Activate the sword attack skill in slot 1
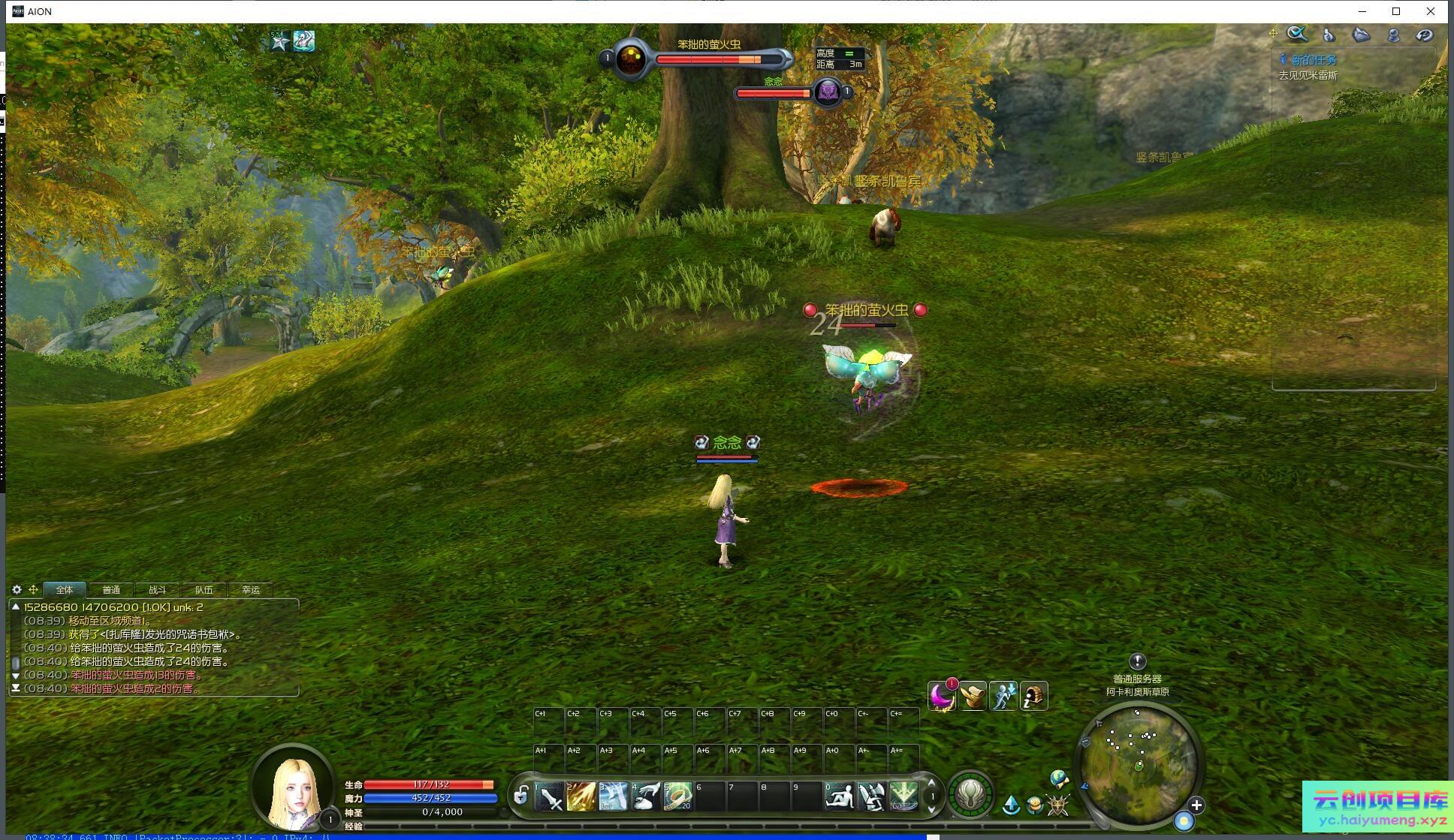Screen dimensions: 1454x840 point(550,796)
